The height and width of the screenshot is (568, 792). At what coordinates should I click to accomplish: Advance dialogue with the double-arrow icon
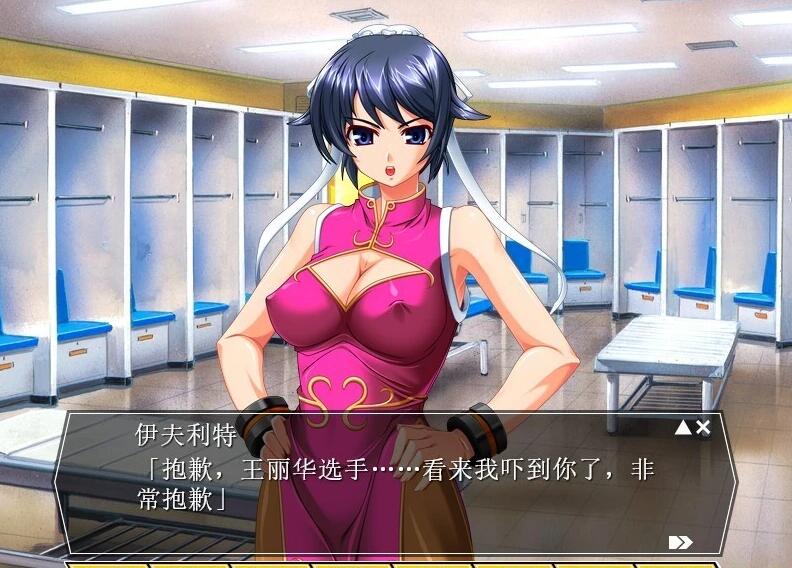coord(680,542)
